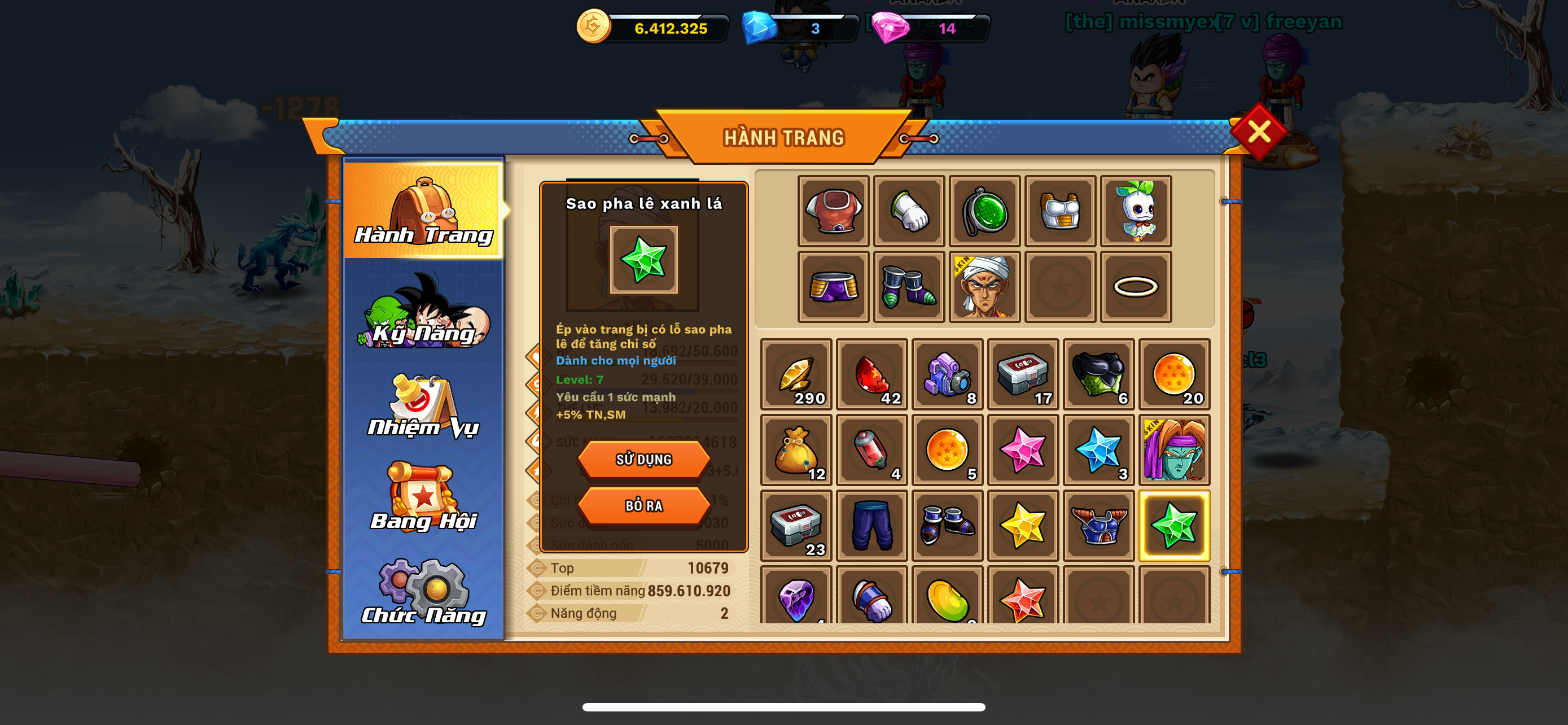Close the Hành Trang window
1568x725 pixels.
(x=1258, y=132)
